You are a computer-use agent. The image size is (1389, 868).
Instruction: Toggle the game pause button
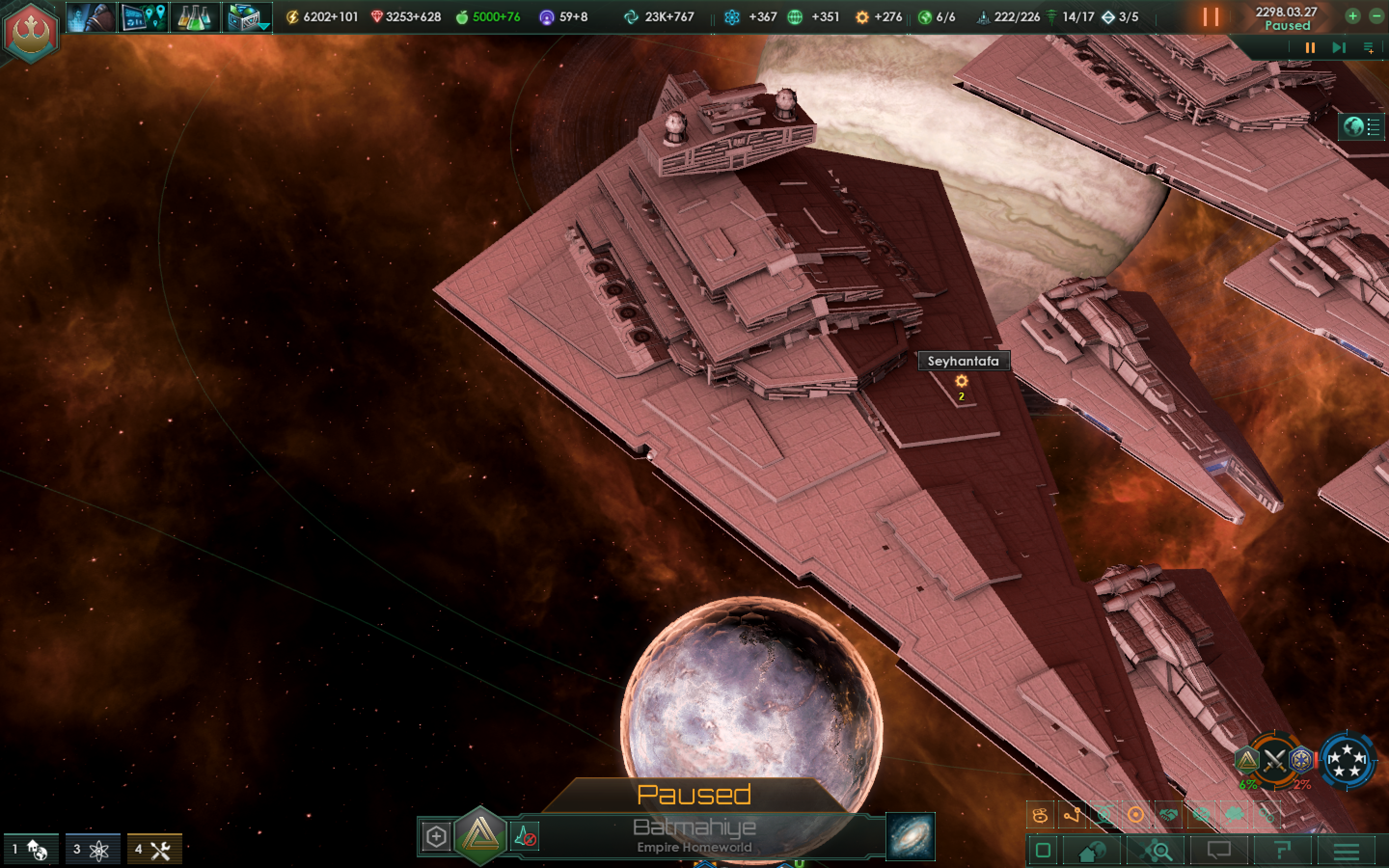click(x=1212, y=17)
